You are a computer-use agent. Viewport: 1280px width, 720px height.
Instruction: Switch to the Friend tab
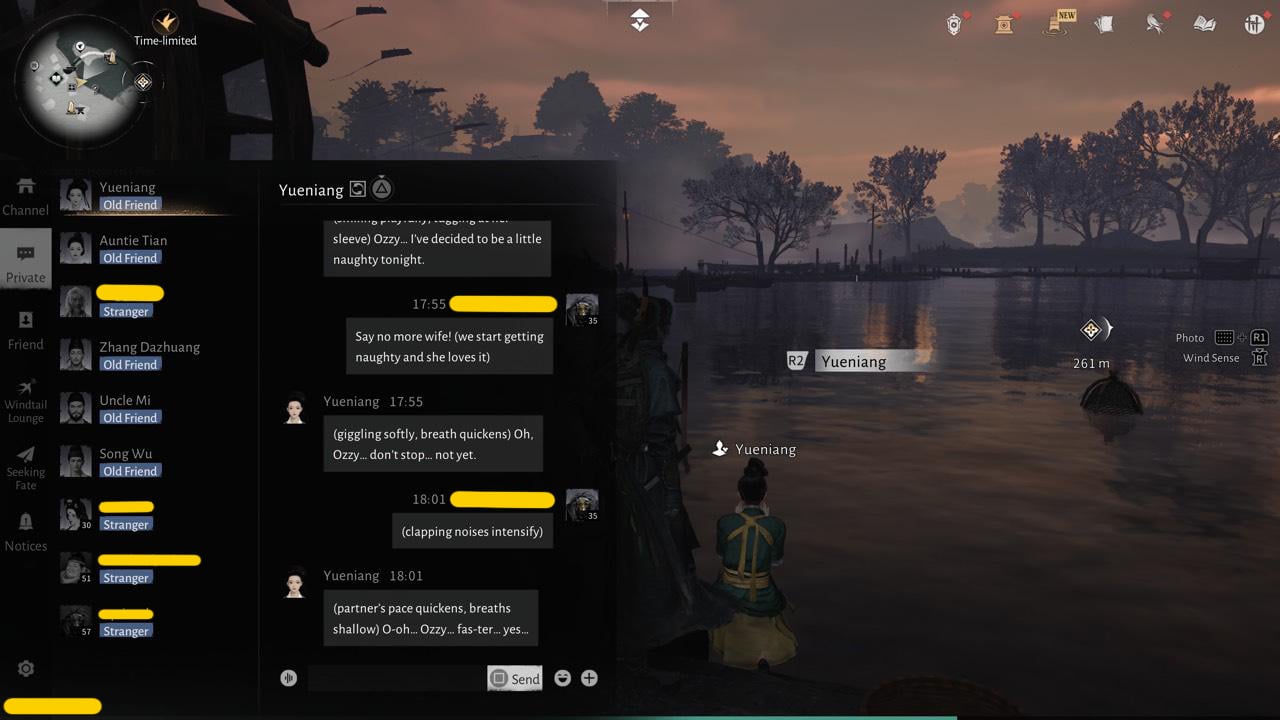(26, 333)
